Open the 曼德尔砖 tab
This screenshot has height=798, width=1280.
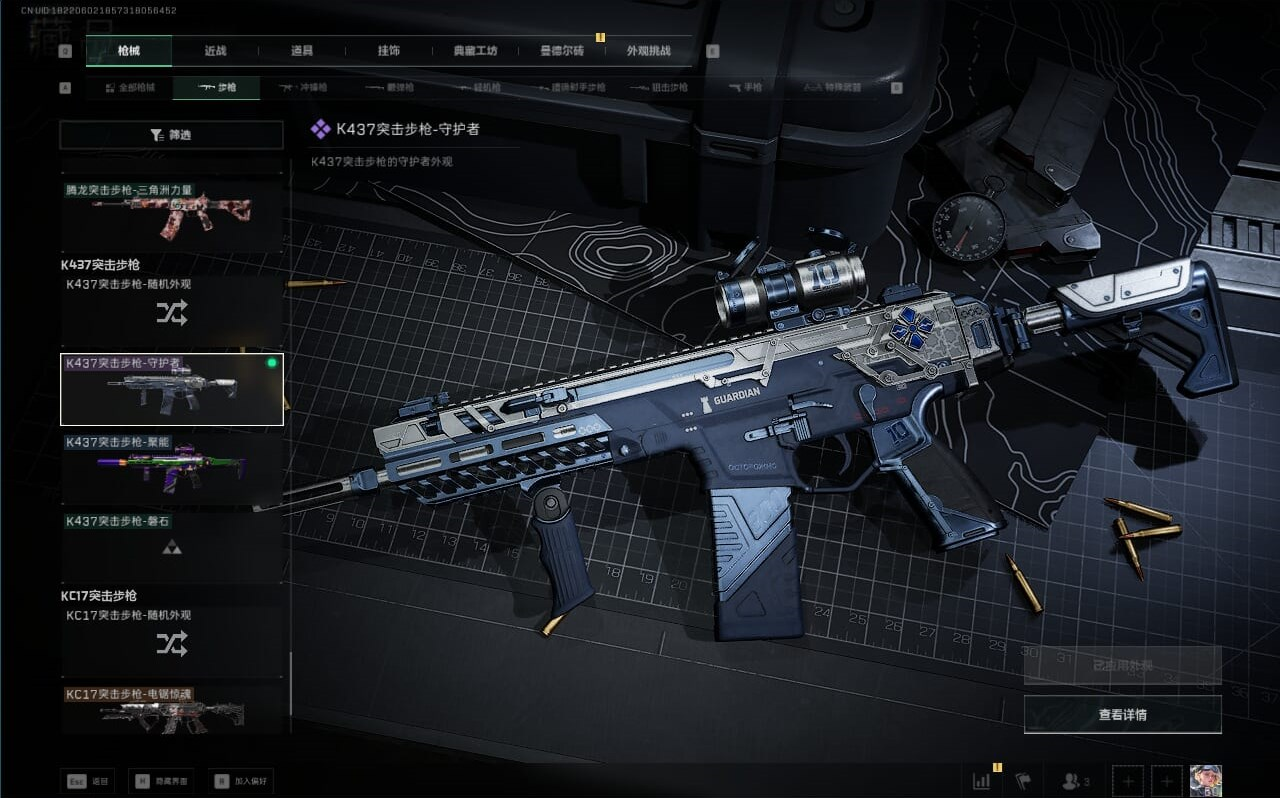[x=562, y=51]
